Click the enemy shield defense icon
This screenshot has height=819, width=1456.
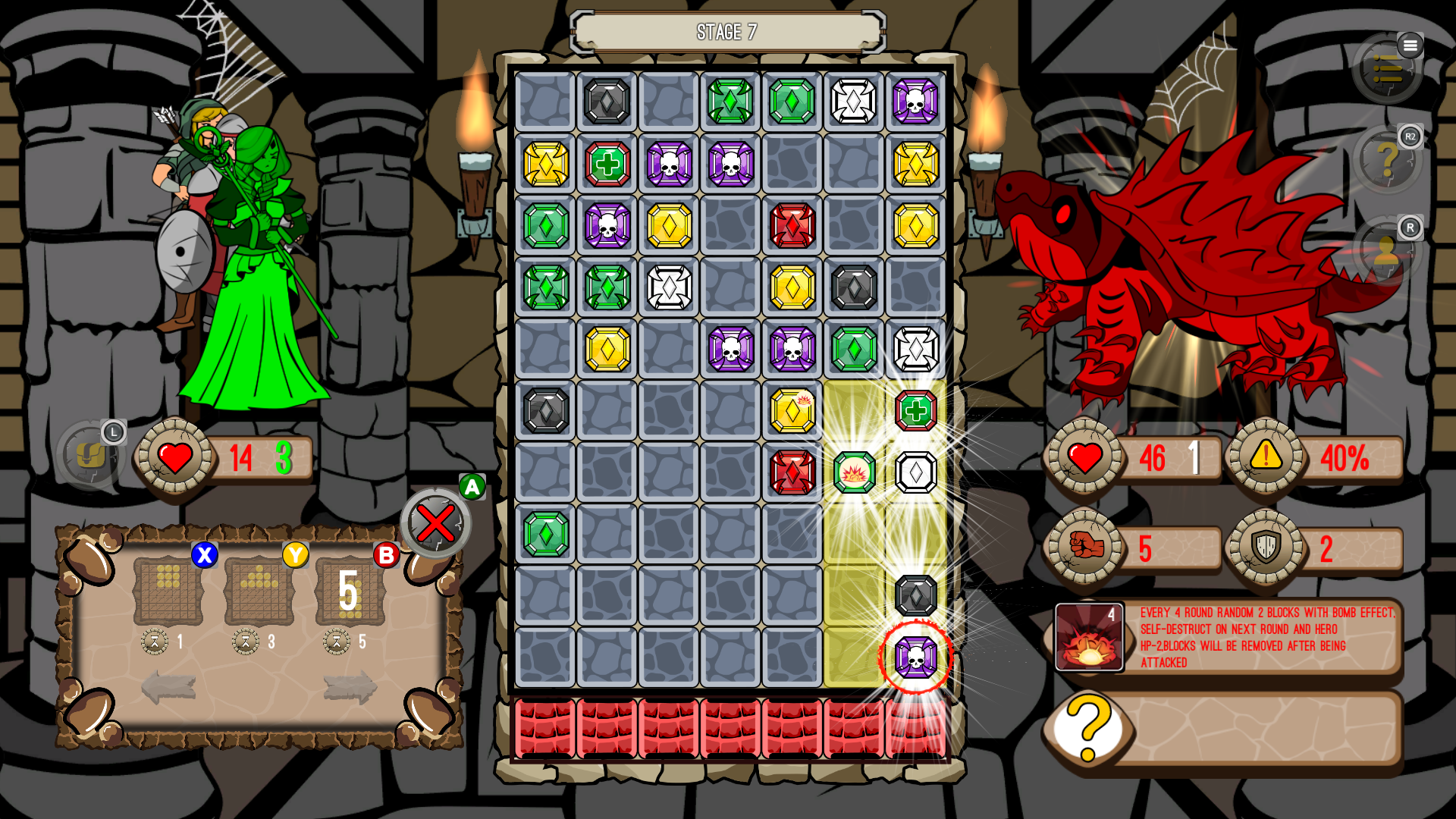1266,546
